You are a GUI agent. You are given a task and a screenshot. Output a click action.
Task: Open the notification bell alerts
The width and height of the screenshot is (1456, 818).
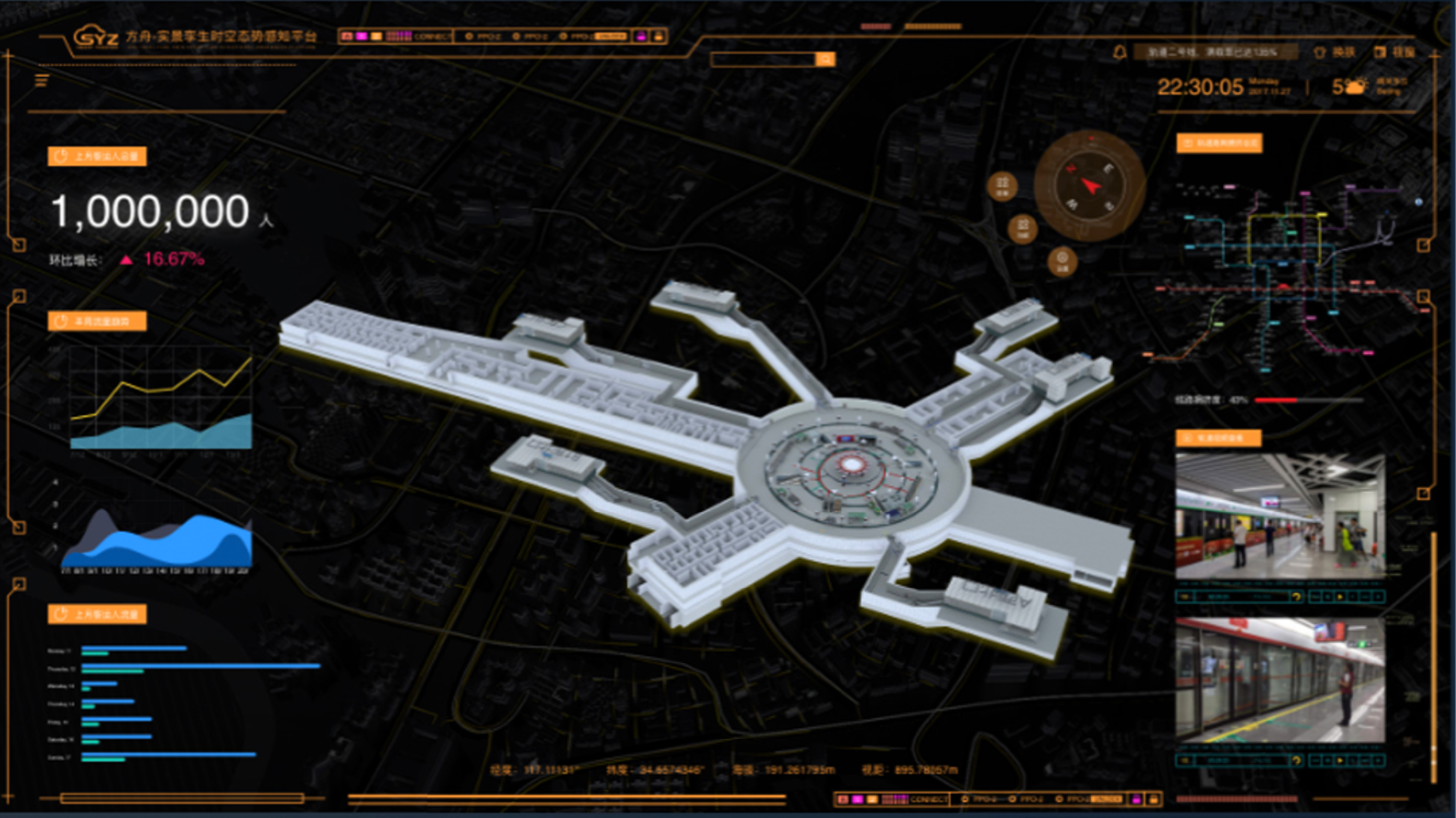(1119, 53)
